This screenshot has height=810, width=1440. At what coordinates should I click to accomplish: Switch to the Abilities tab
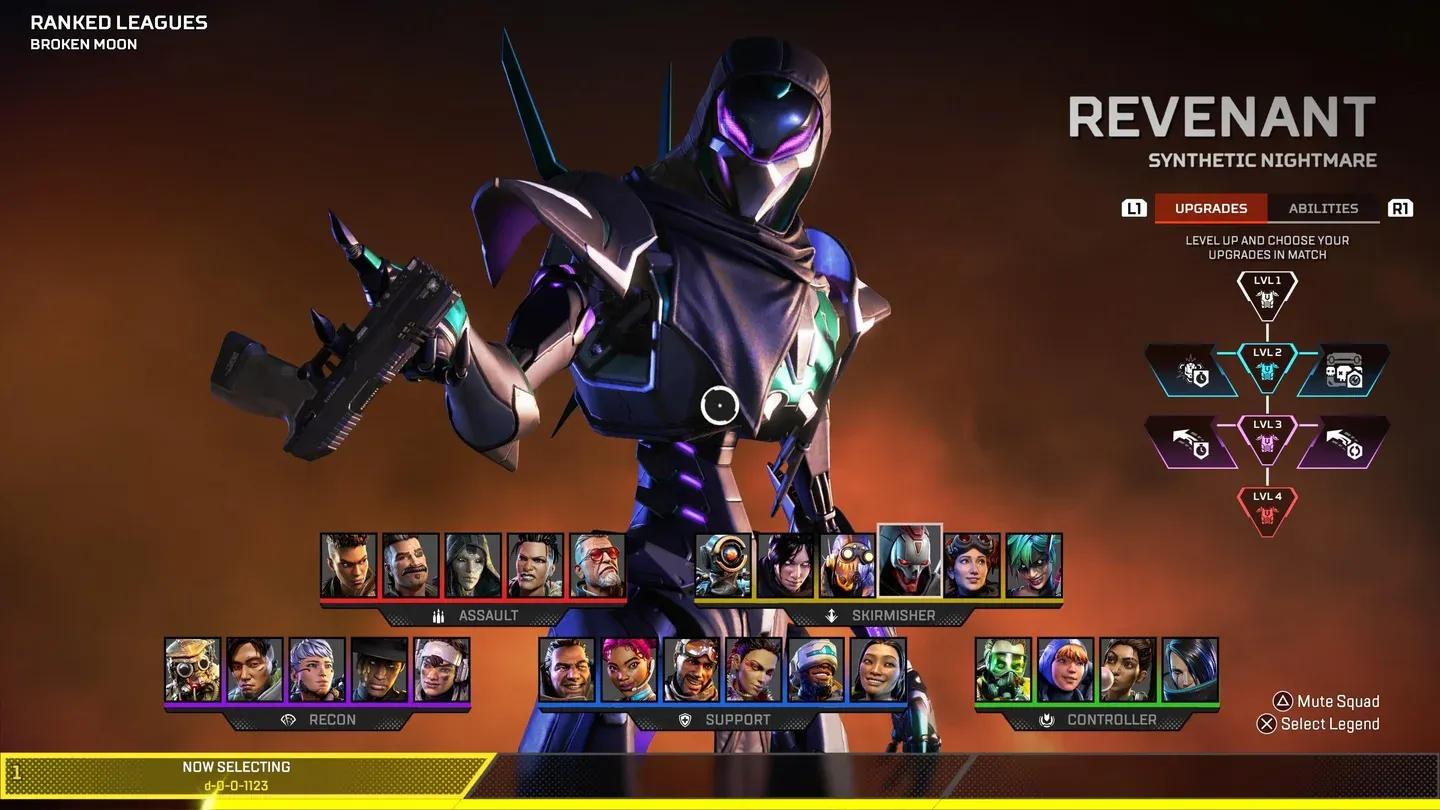coord(1323,208)
